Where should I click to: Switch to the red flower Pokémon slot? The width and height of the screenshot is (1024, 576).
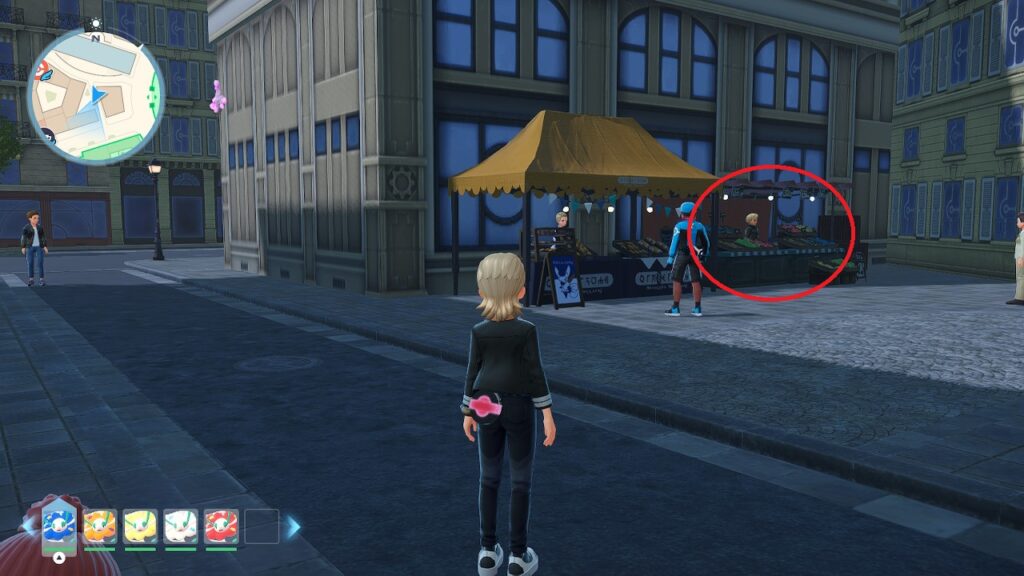[221, 525]
